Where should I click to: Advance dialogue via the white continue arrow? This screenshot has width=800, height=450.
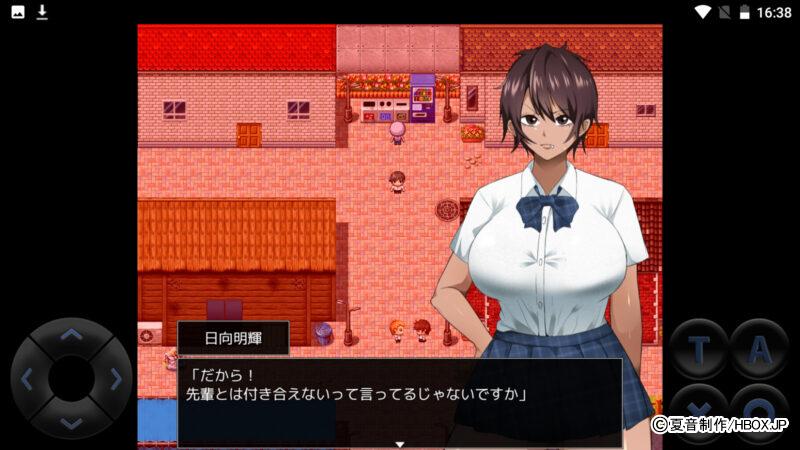tap(400, 443)
